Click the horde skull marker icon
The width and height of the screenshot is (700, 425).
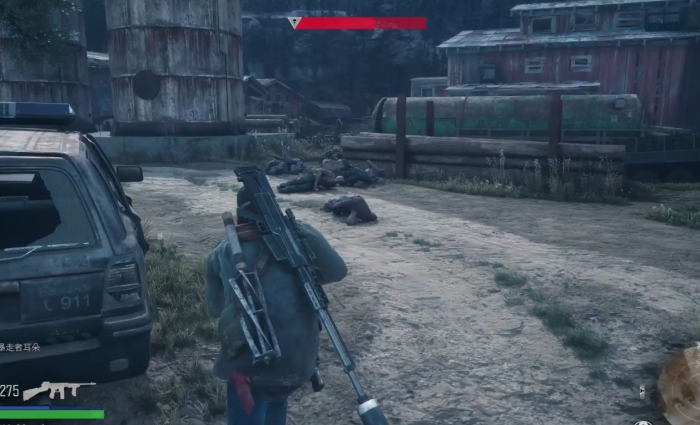click(x=295, y=22)
